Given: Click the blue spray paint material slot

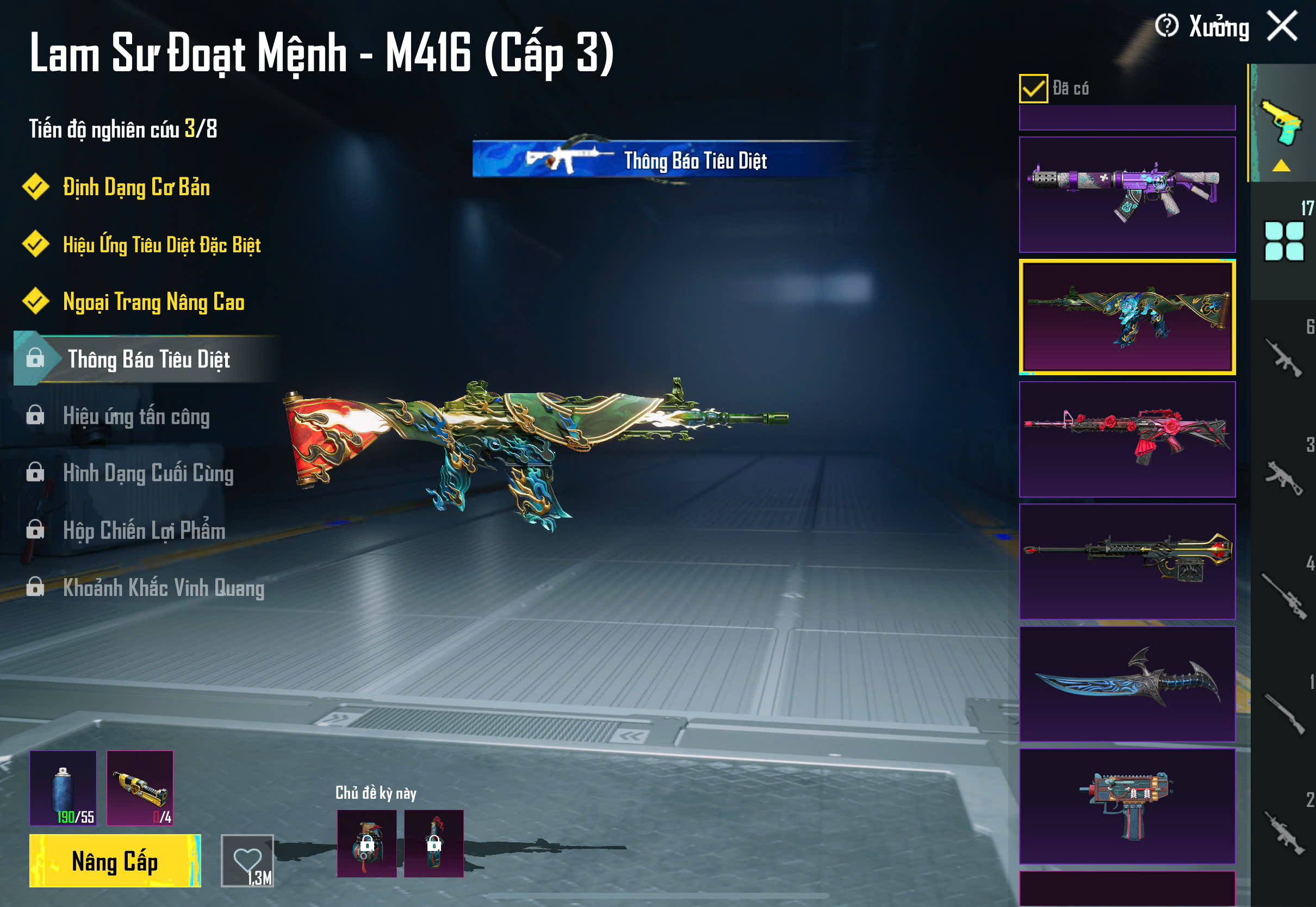Looking at the screenshot, I should tap(63, 787).
